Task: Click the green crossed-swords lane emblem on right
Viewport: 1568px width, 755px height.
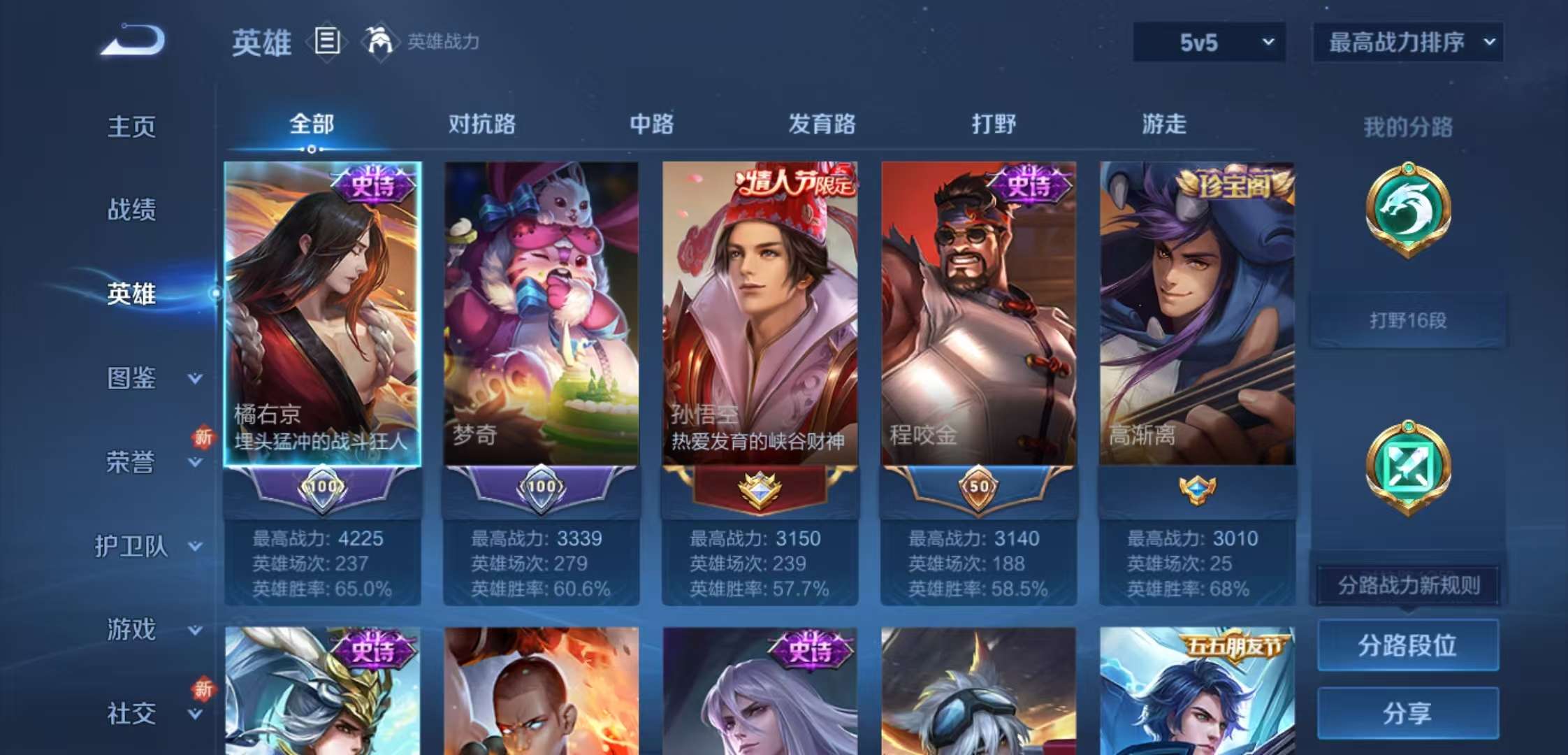Action: point(1408,467)
